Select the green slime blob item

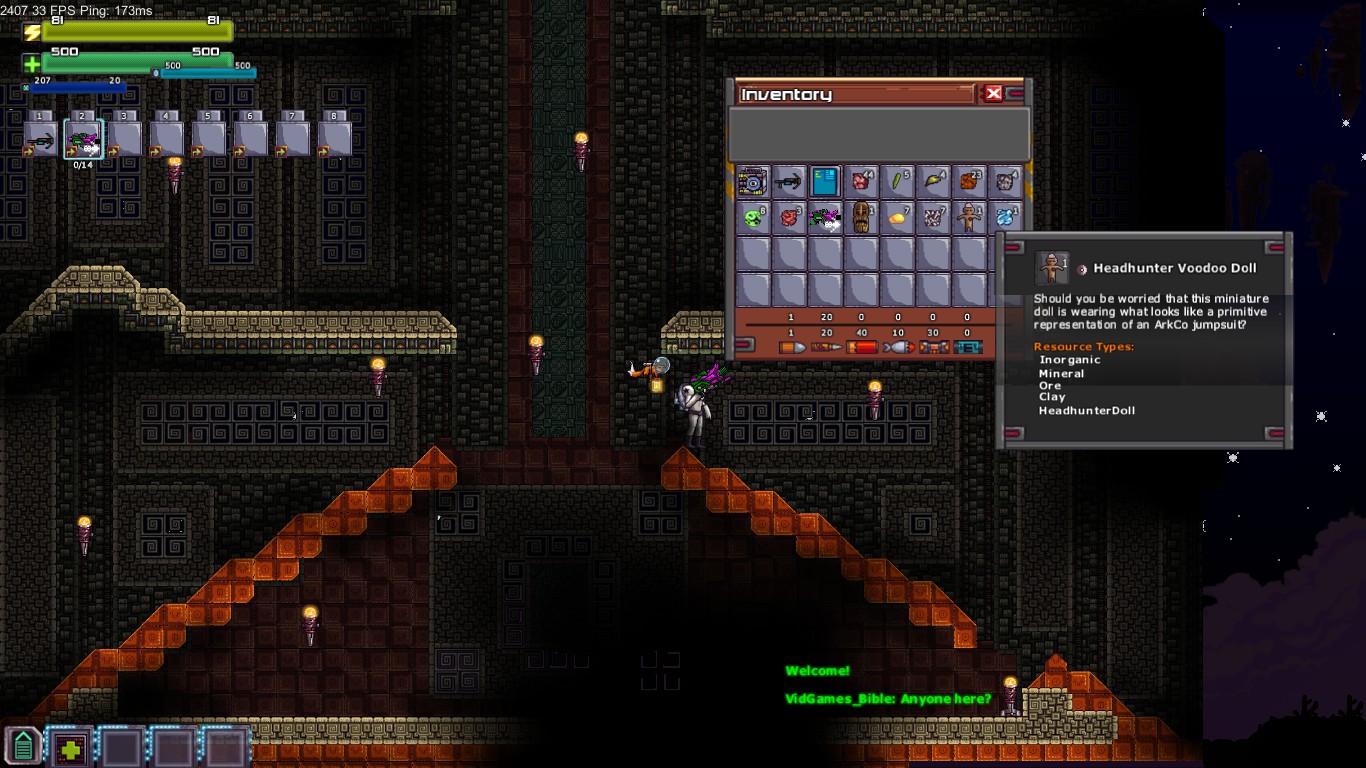pyautogui.click(x=753, y=217)
